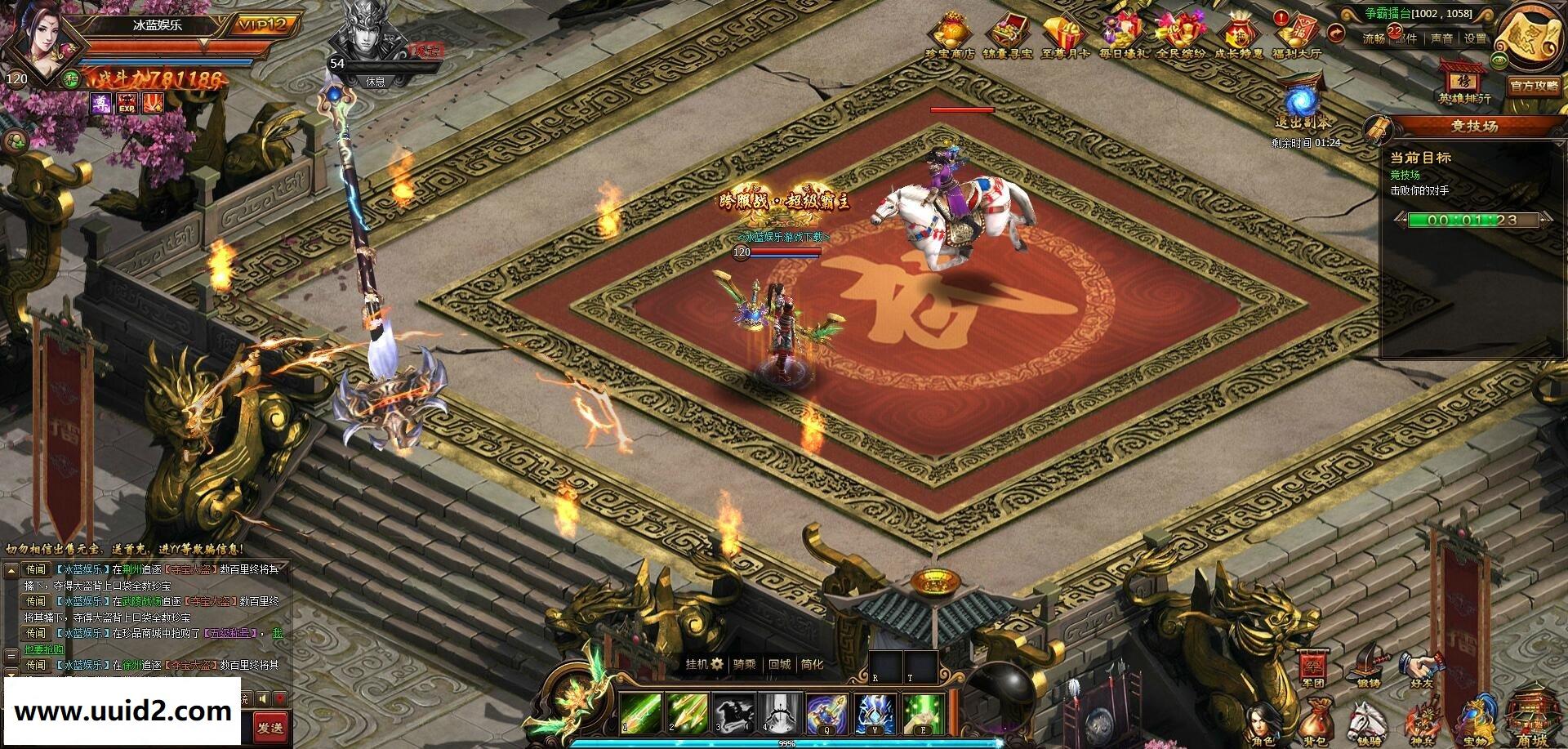The height and width of the screenshot is (749, 1568).
Task: Open the 好友 friends list
Action: pyautogui.click(x=1421, y=668)
